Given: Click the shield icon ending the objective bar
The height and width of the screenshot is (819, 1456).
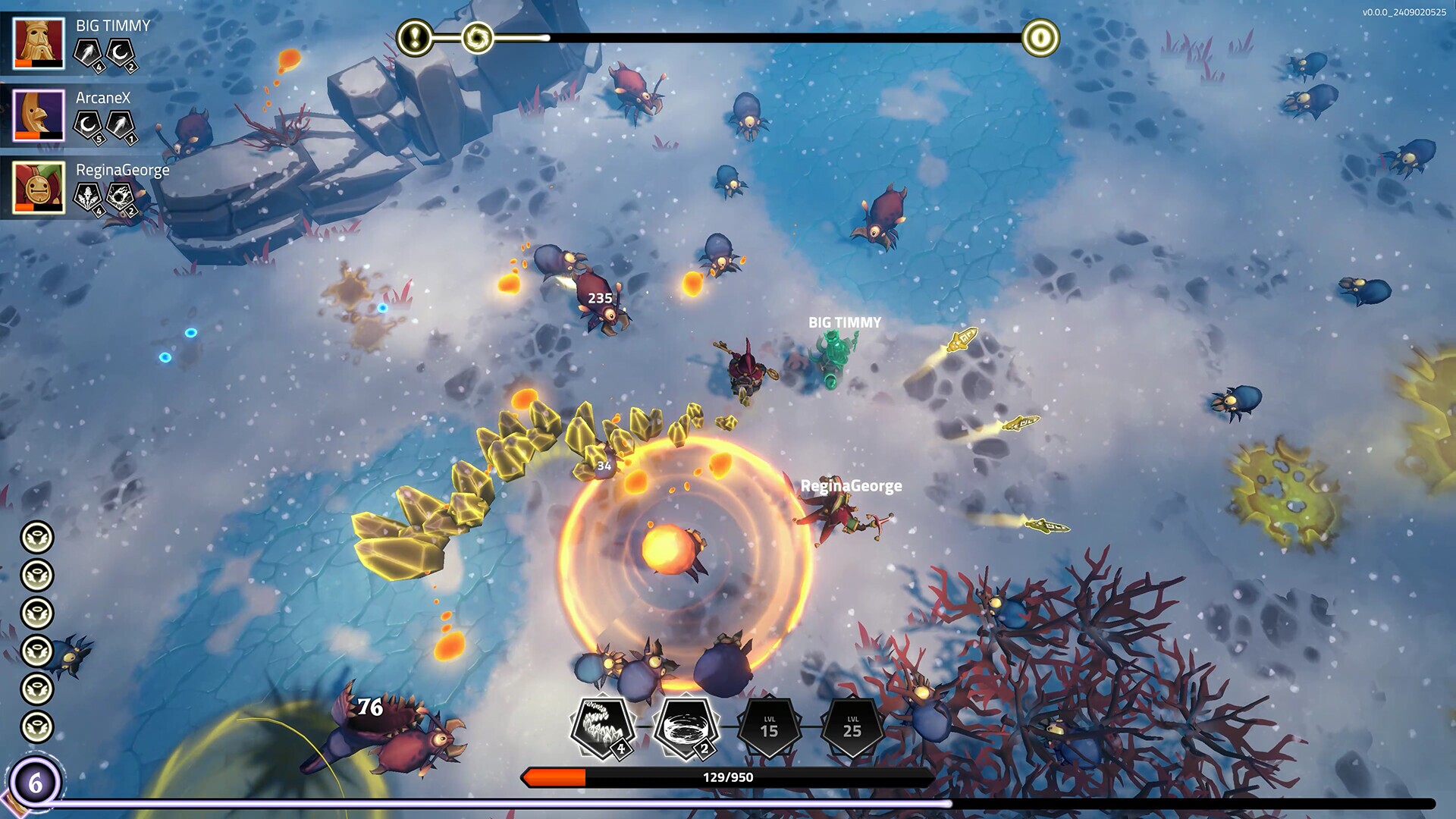Looking at the screenshot, I should (x=1043, y=35).
